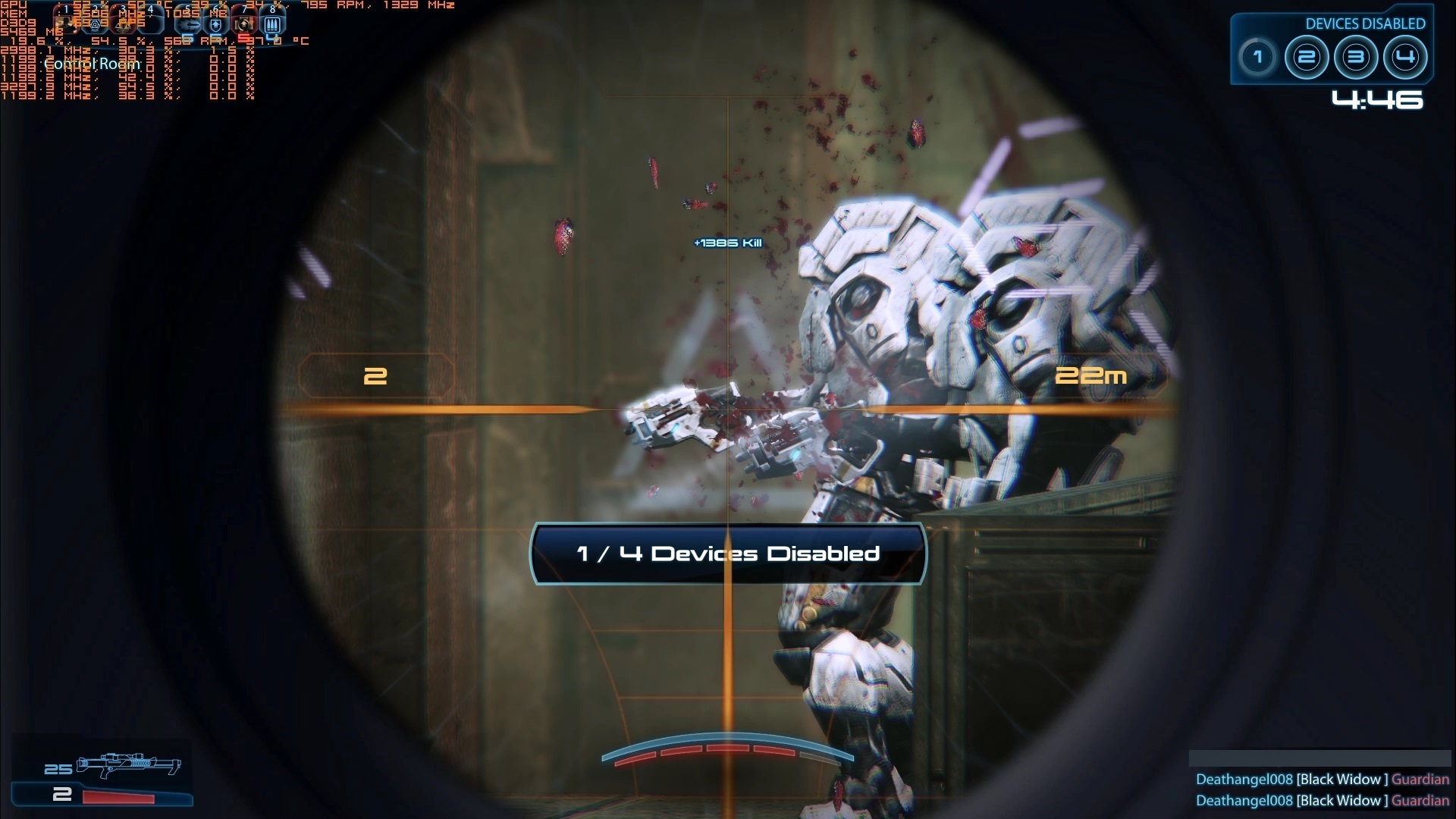
Task: Select device indicator 1 showing disable progress
Action: [1258, 56]
